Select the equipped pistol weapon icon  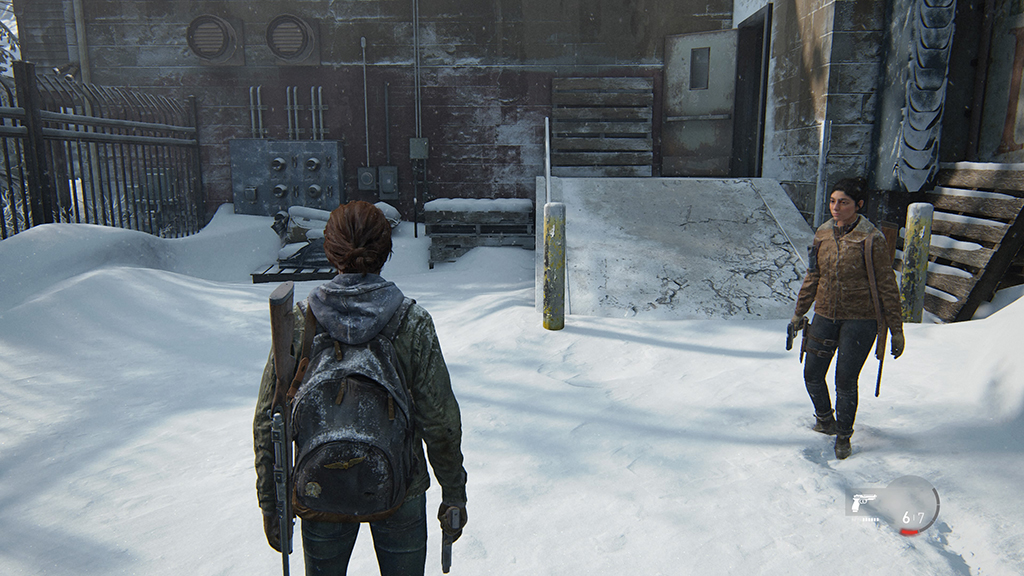(x=861, y=502)
